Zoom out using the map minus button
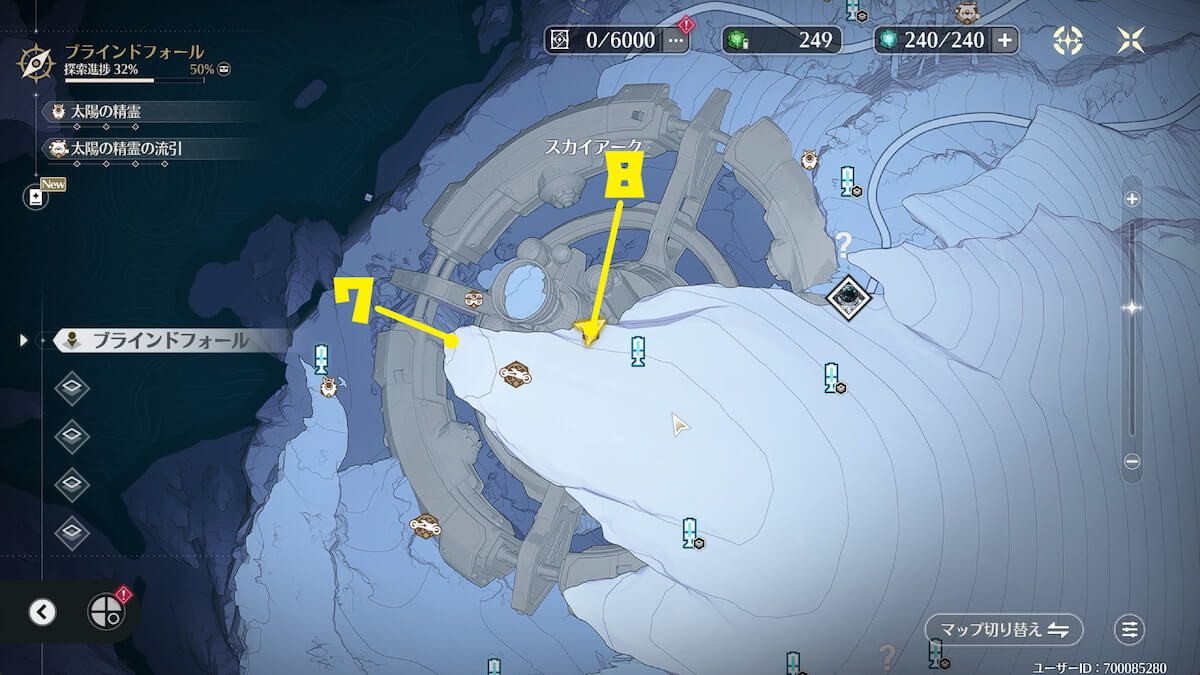Image resolution: width=1200 pixels, height=675 pixels. click(1132, 462)
